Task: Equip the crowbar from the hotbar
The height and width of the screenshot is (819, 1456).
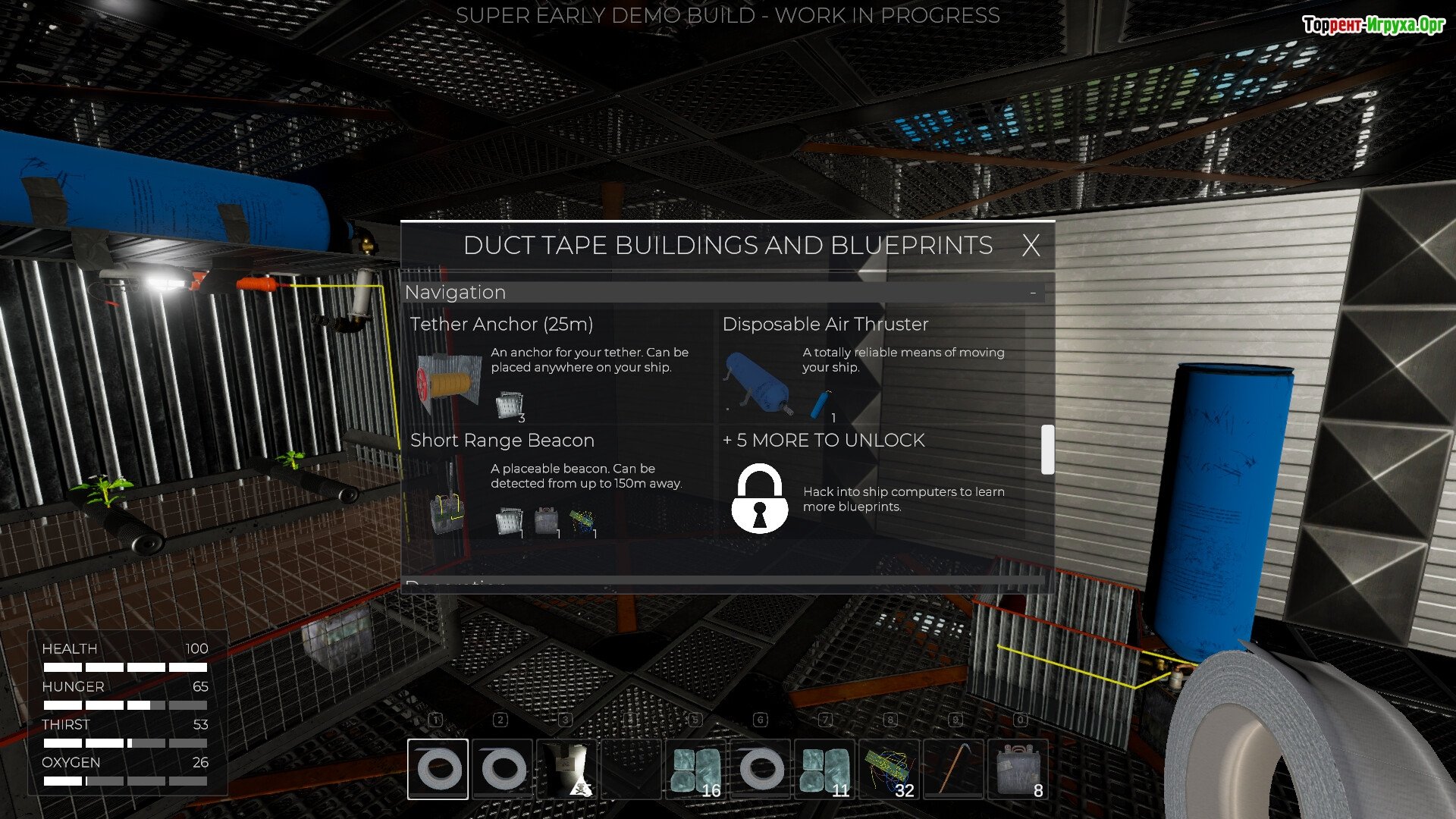Action: tap(954, 769)
